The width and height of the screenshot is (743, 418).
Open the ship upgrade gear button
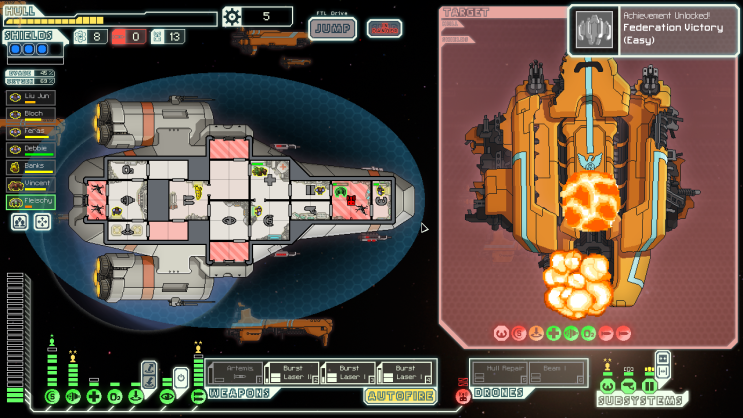click(232, 16)
